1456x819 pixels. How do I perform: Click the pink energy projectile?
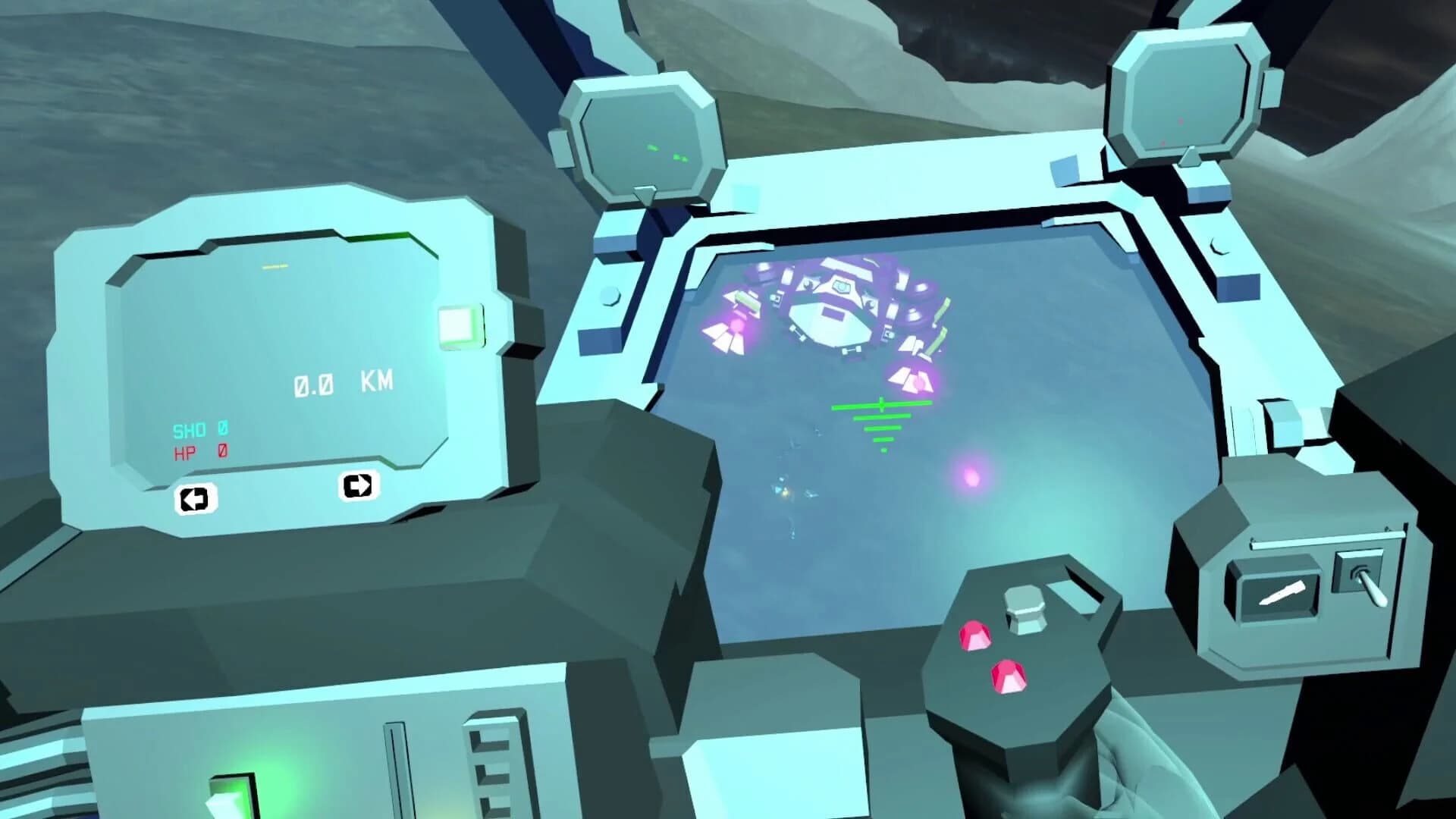click(973, 478)
